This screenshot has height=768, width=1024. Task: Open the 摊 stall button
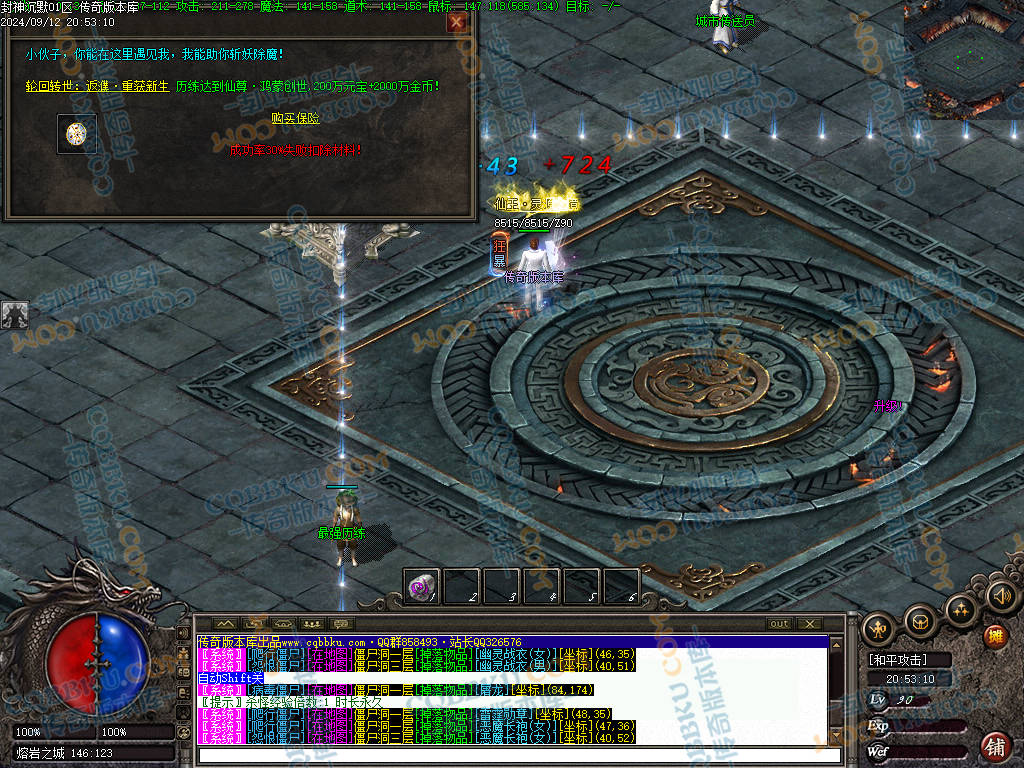(x=995, y=636)
